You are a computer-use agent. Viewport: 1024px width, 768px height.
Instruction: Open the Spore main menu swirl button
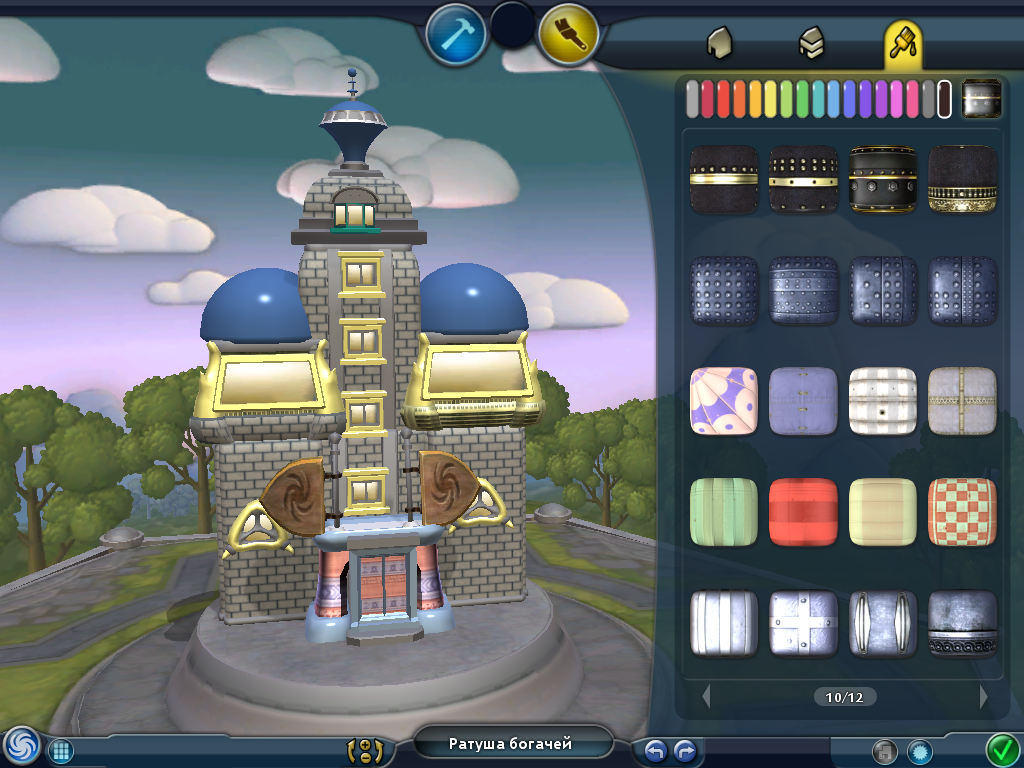[x=21, y=745]
